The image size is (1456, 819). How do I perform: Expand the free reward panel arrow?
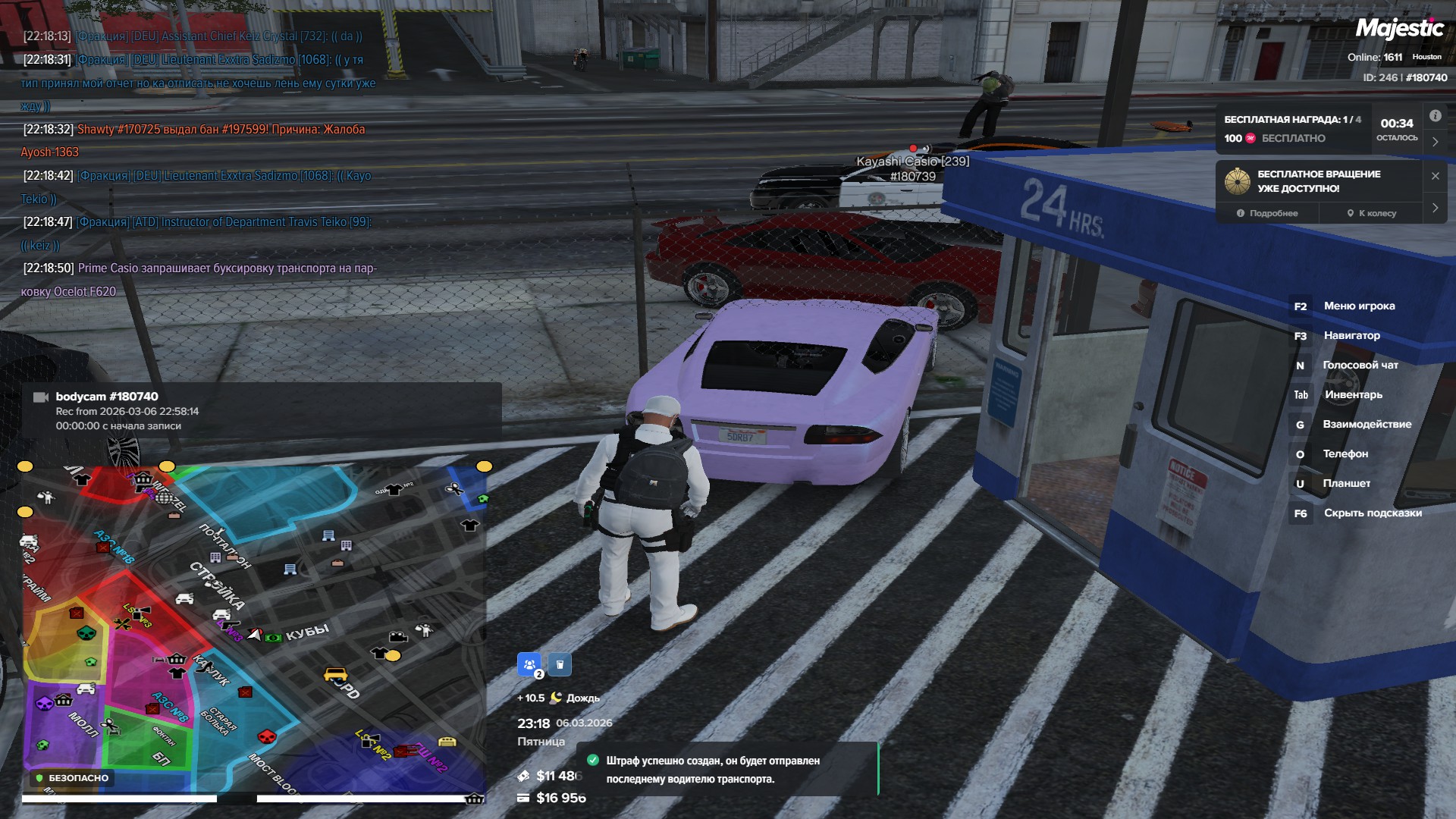click(x=1435, y=142)
